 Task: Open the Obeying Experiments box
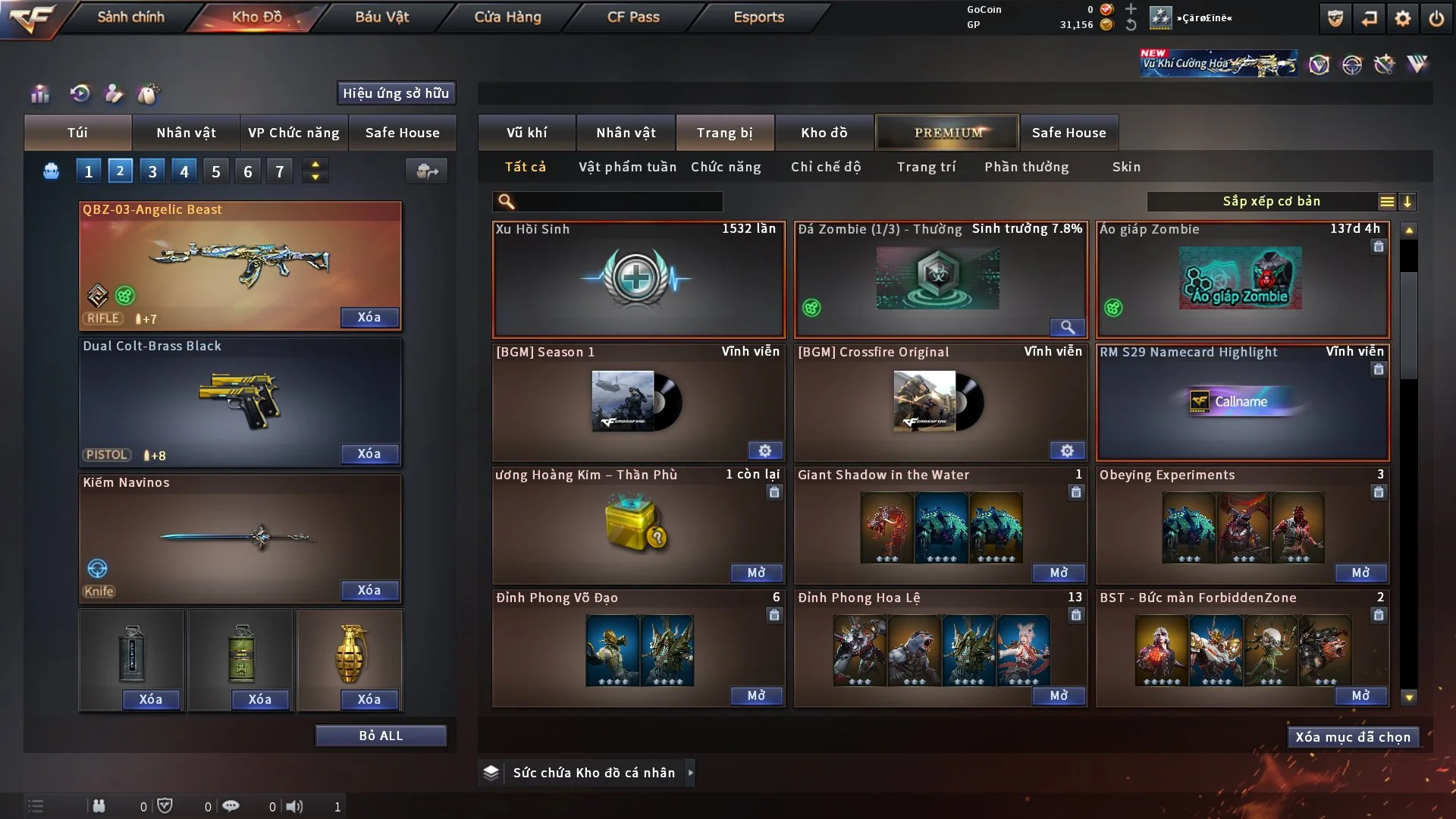click(x=1360, y=573)
